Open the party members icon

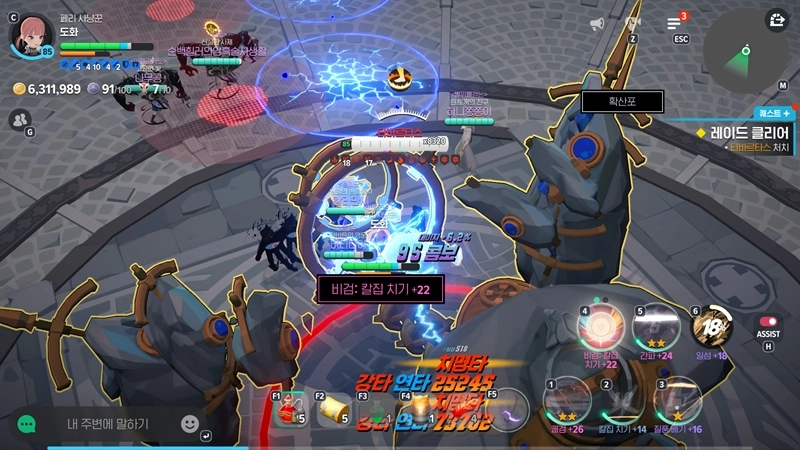coord(20,120)
